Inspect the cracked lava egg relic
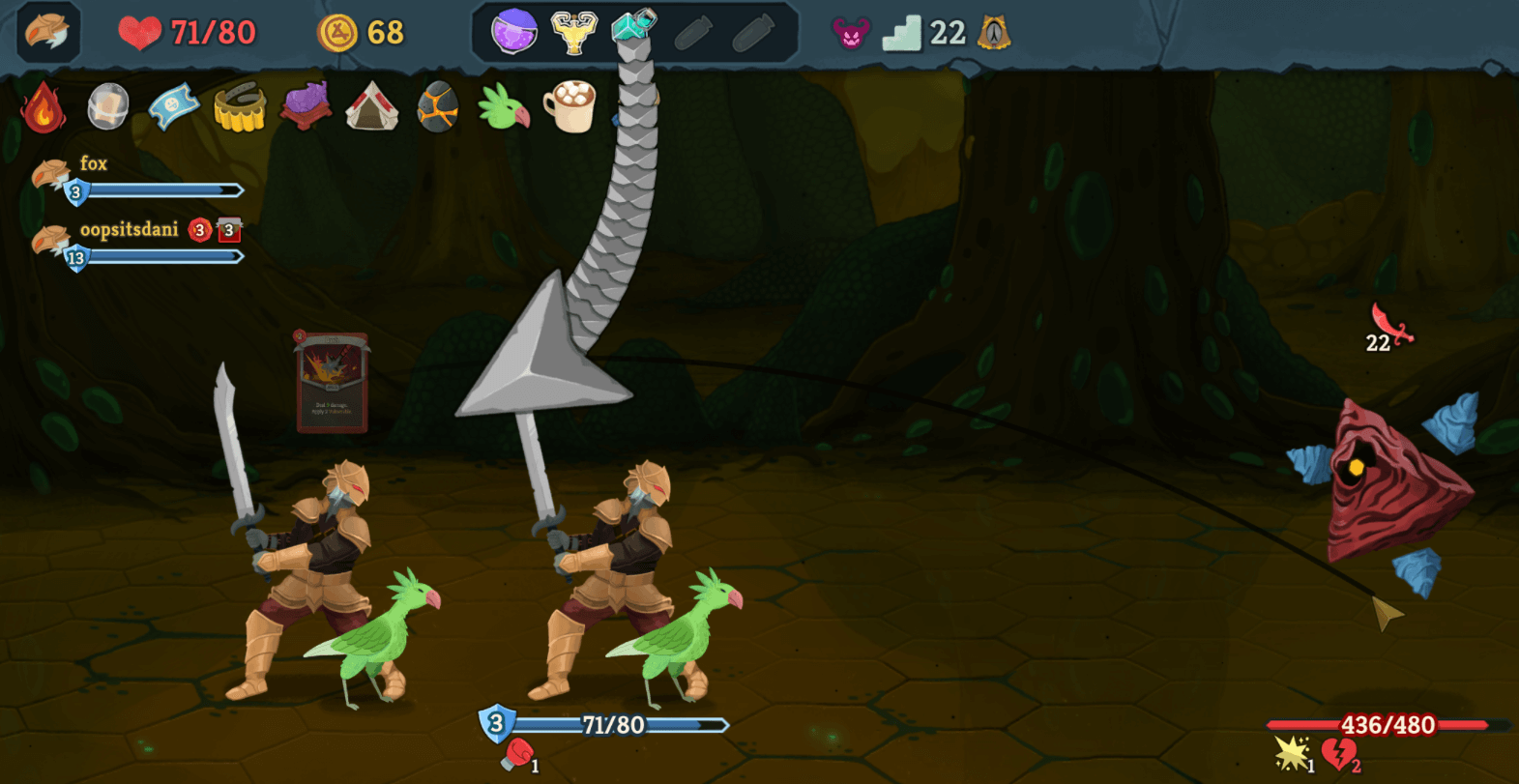1519x784 pixels. 437,106
